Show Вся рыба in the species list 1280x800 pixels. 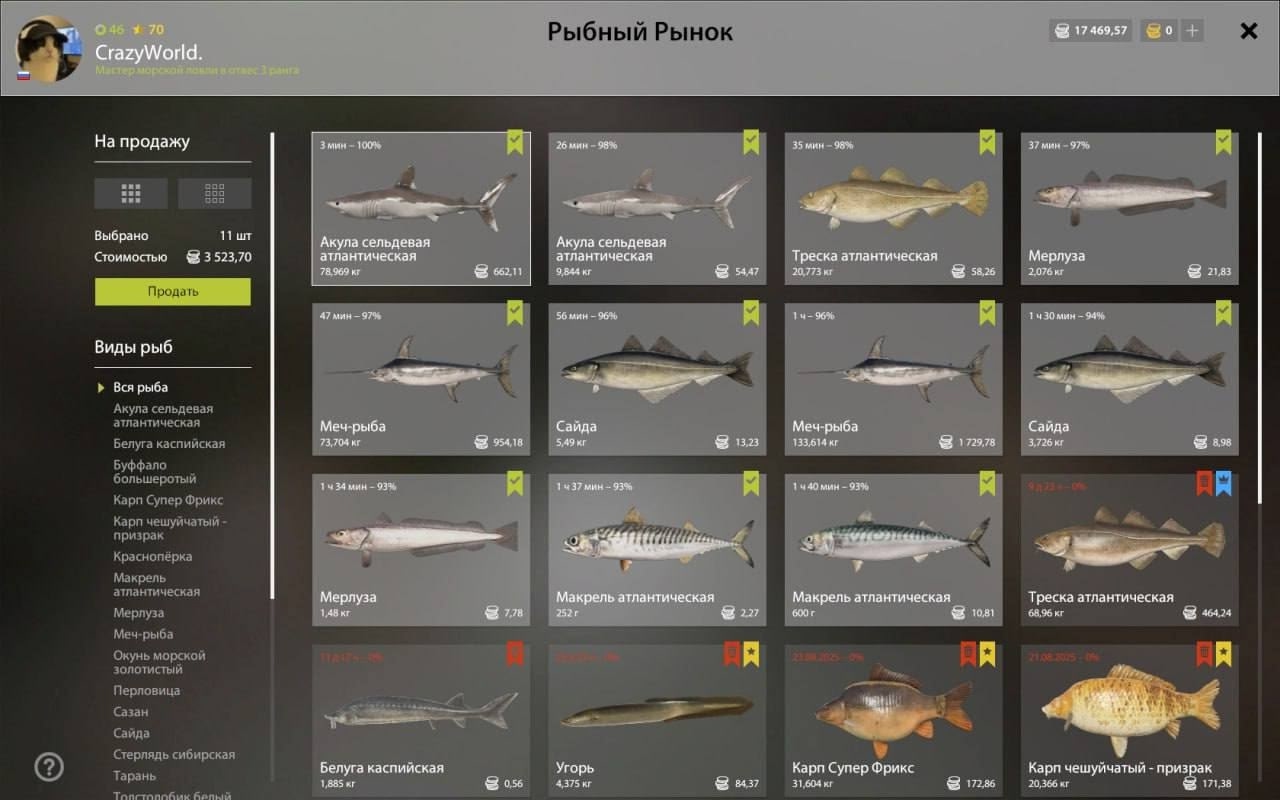(x=140, y=387)
